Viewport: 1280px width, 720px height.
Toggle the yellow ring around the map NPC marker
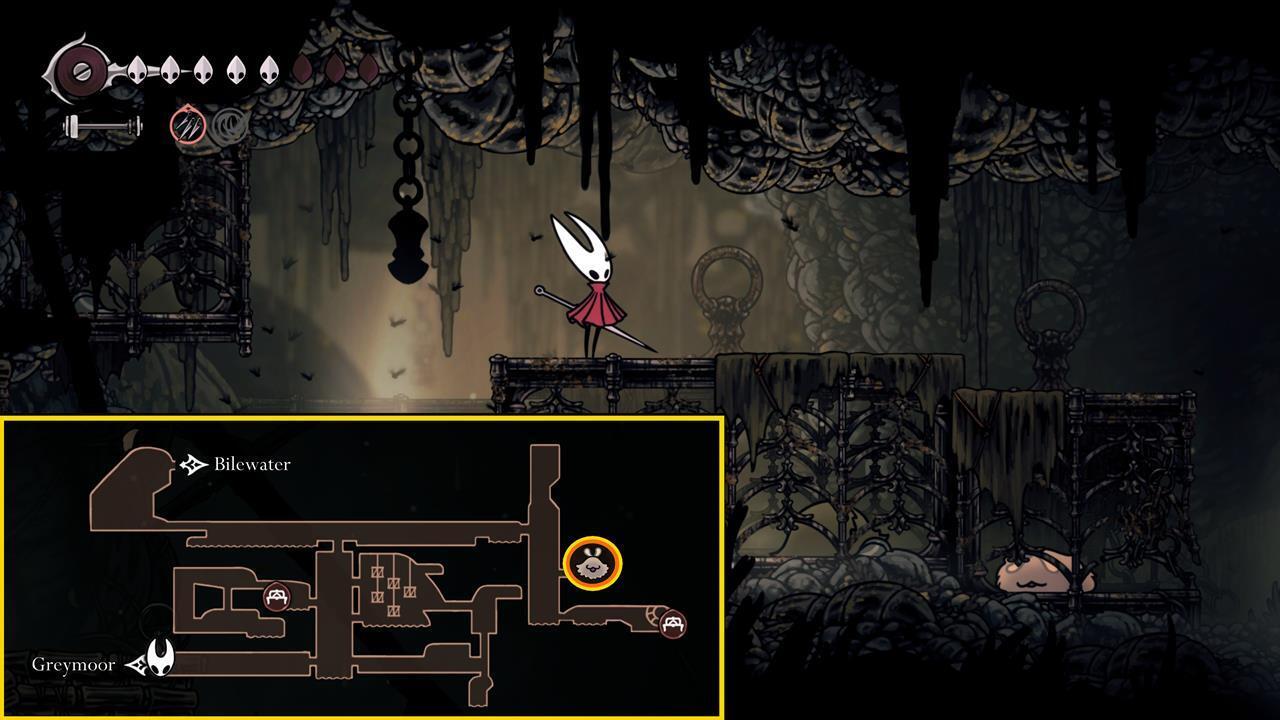[595, 540]
